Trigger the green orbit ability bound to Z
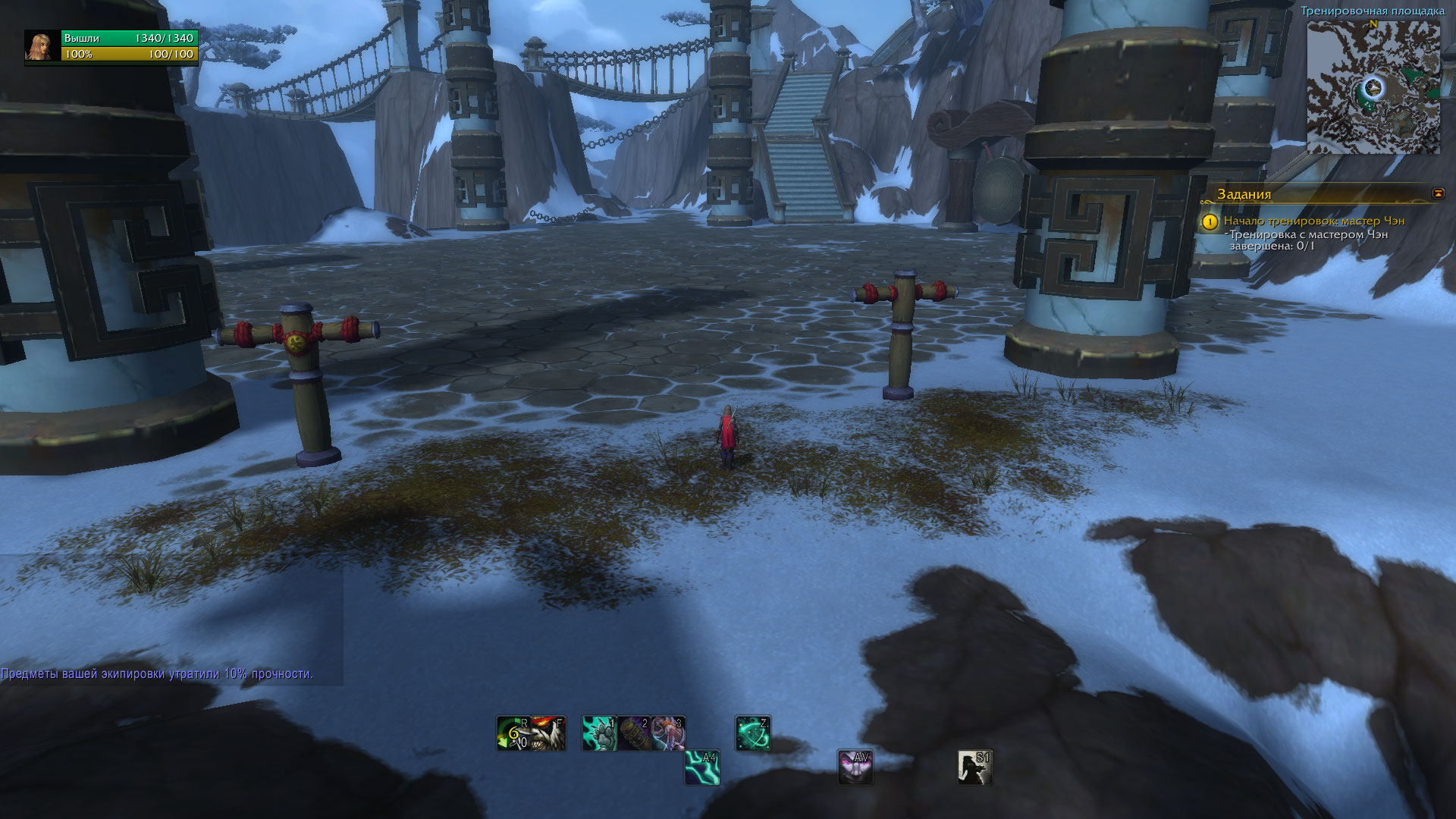This screenshot has height=819, width=1456. [x=752, y=733]
